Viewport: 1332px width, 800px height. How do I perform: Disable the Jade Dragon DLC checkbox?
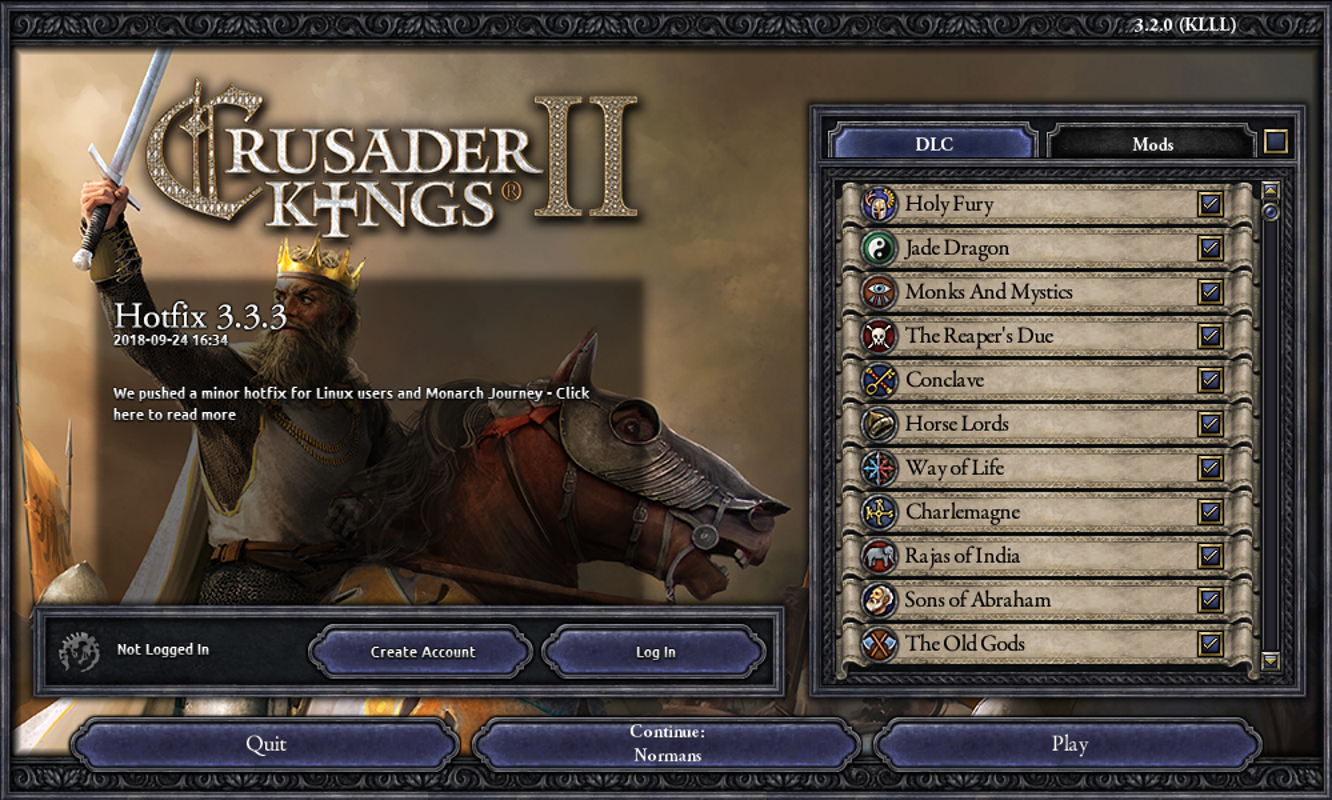[1210, 248]
